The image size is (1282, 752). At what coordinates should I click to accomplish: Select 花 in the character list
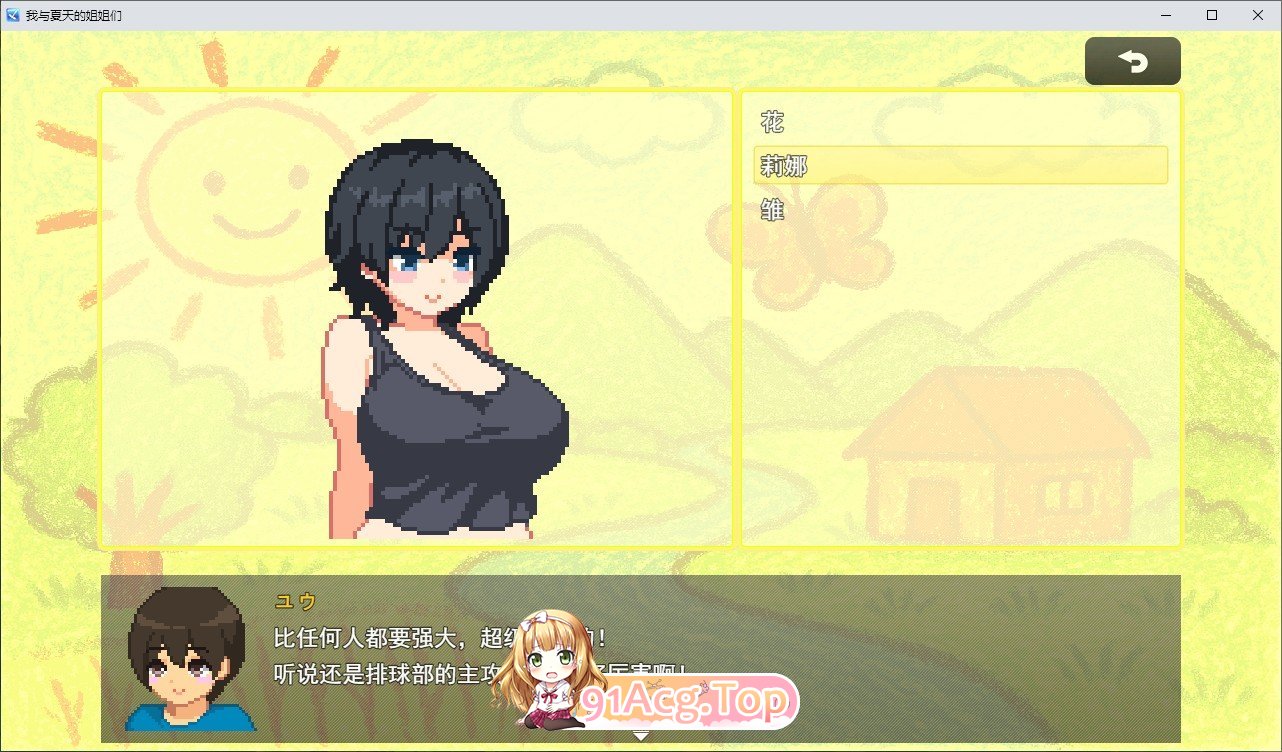(x=771, y=121)
